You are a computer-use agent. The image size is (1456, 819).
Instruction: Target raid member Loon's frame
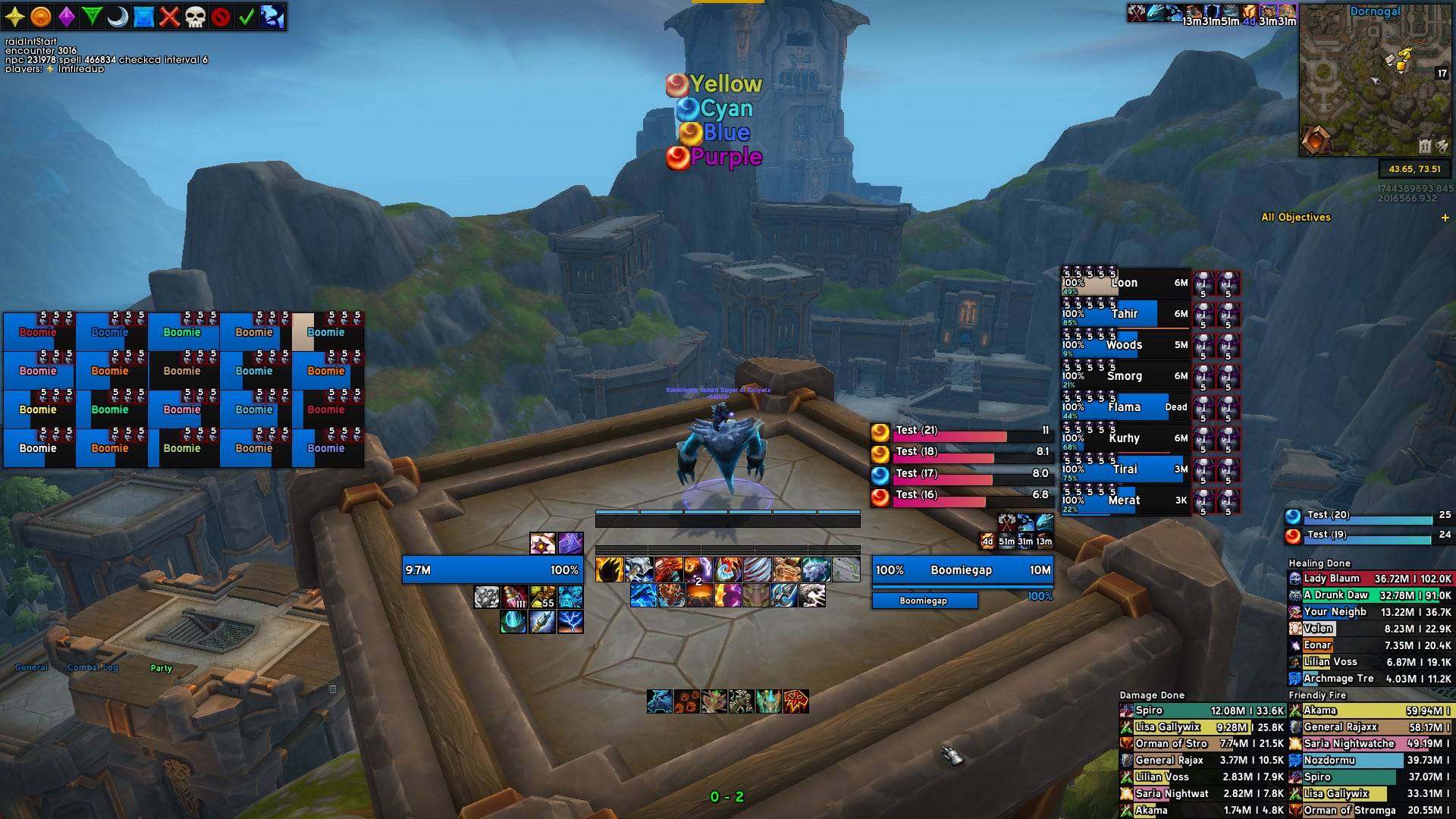(1125, 282)
